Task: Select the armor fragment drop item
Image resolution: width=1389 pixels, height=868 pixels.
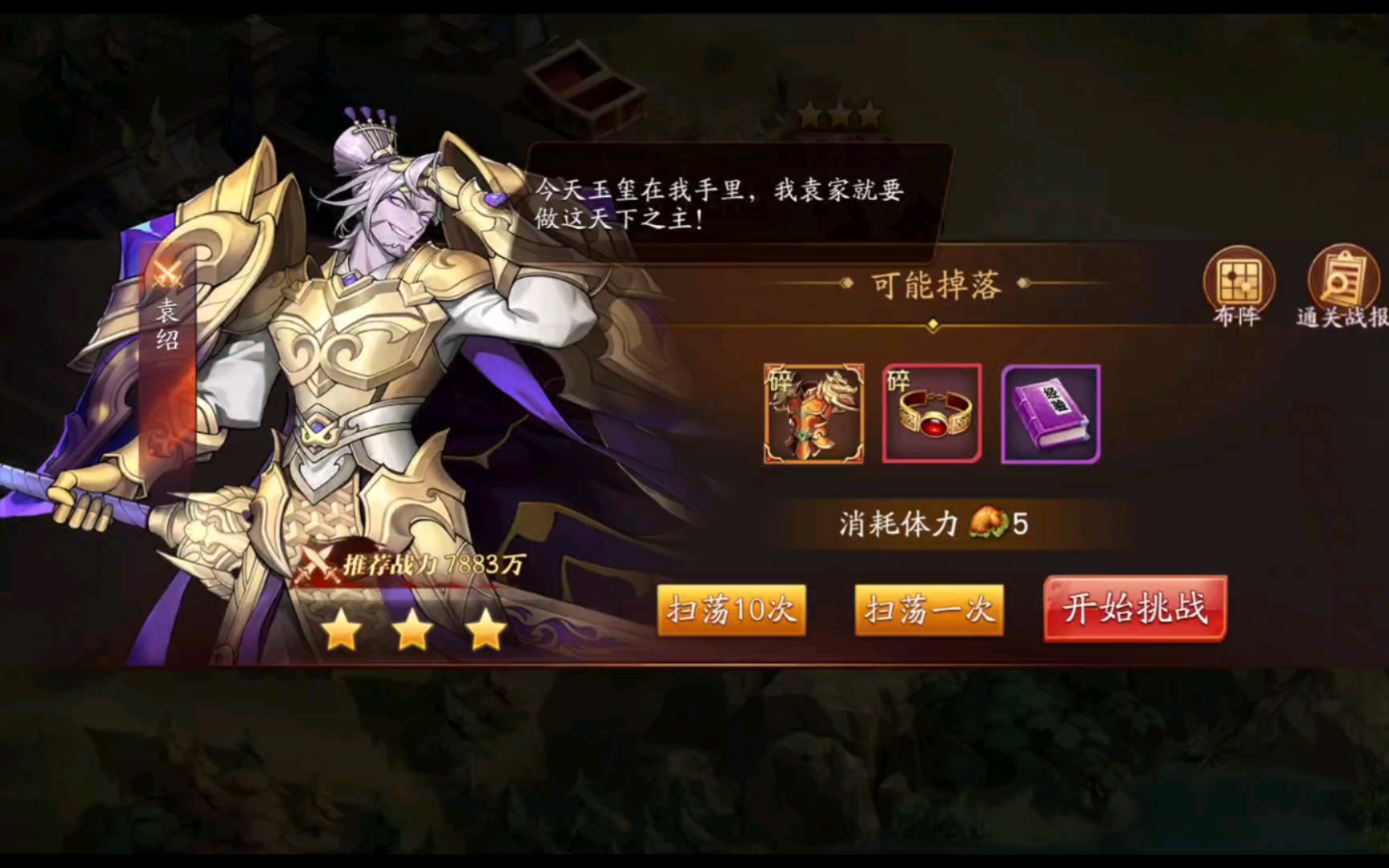Action: point(813,412)
